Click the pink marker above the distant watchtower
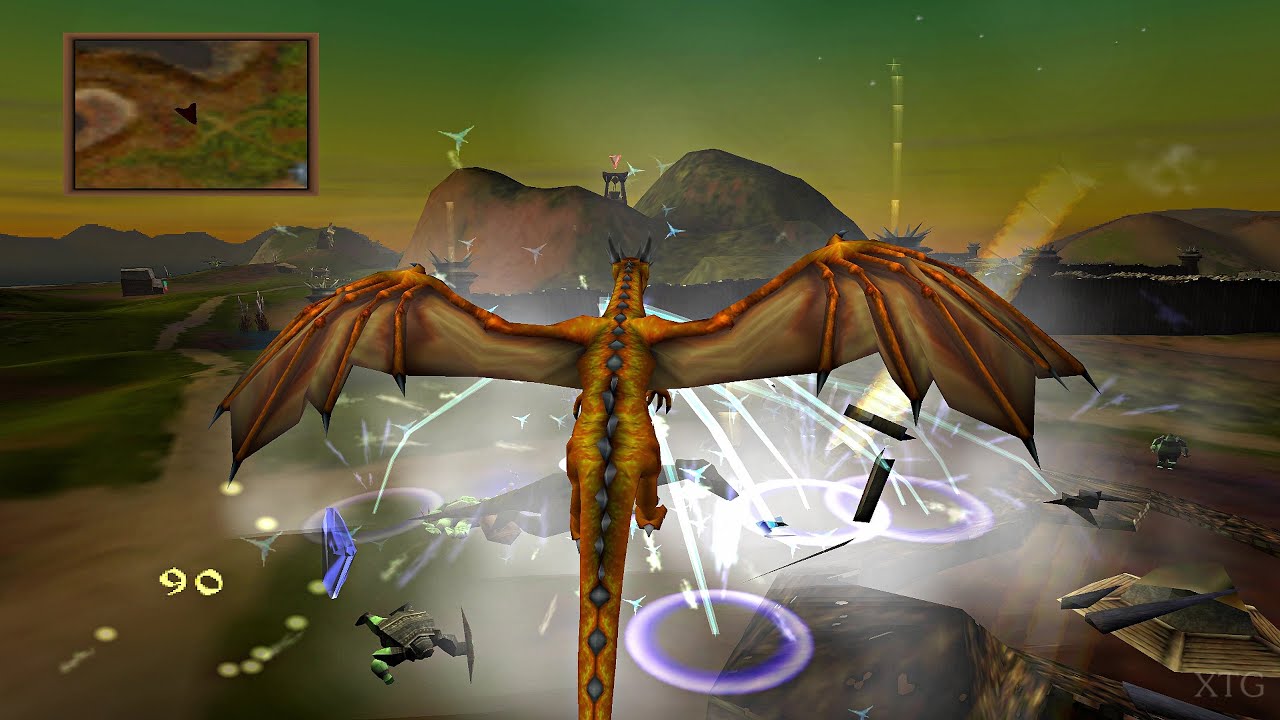 (616, 160)
